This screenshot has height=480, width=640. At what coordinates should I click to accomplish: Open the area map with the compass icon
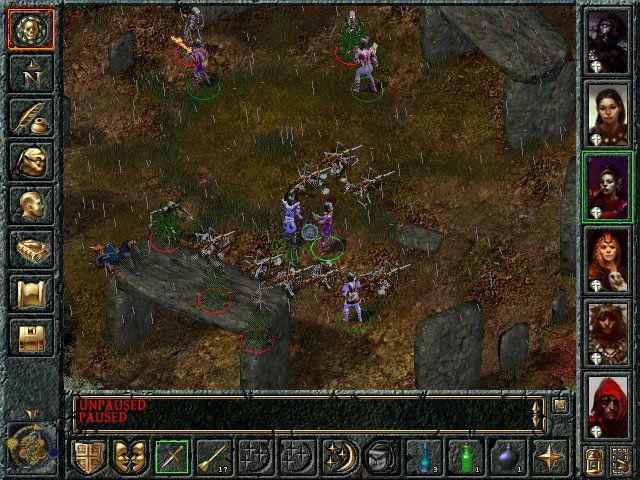tap(30, 73)
